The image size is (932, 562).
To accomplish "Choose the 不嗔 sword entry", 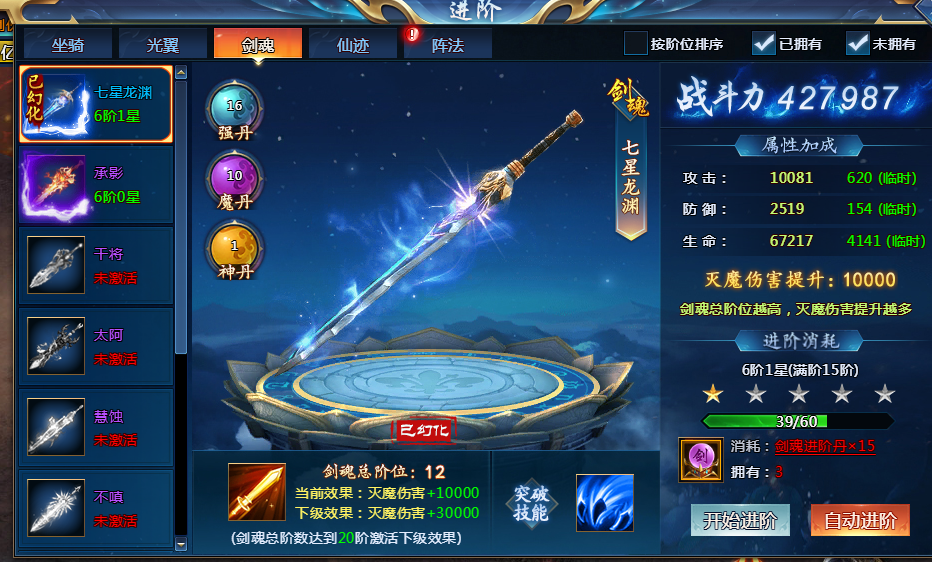I will [x=95, y=508].
